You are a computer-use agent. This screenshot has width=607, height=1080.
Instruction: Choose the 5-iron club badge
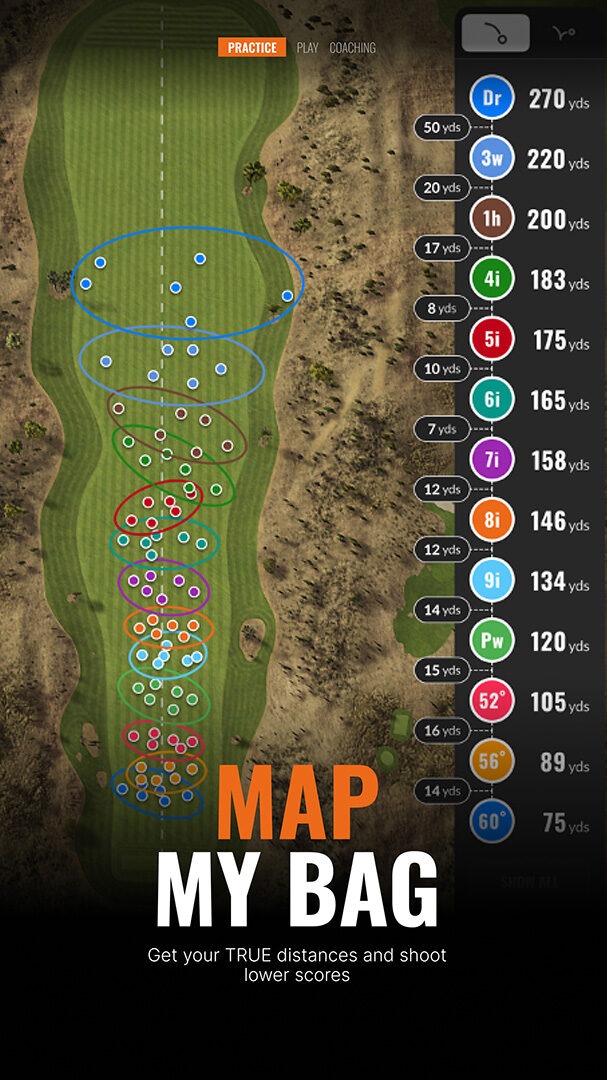[492, 340]
